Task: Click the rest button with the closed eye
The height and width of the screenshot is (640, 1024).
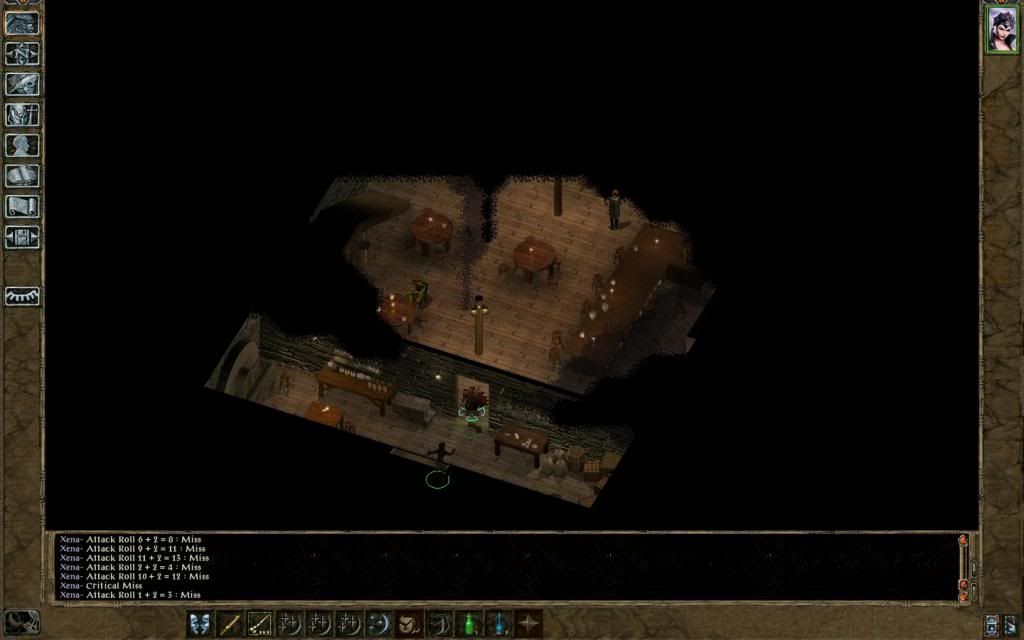Action: [22, 296]
